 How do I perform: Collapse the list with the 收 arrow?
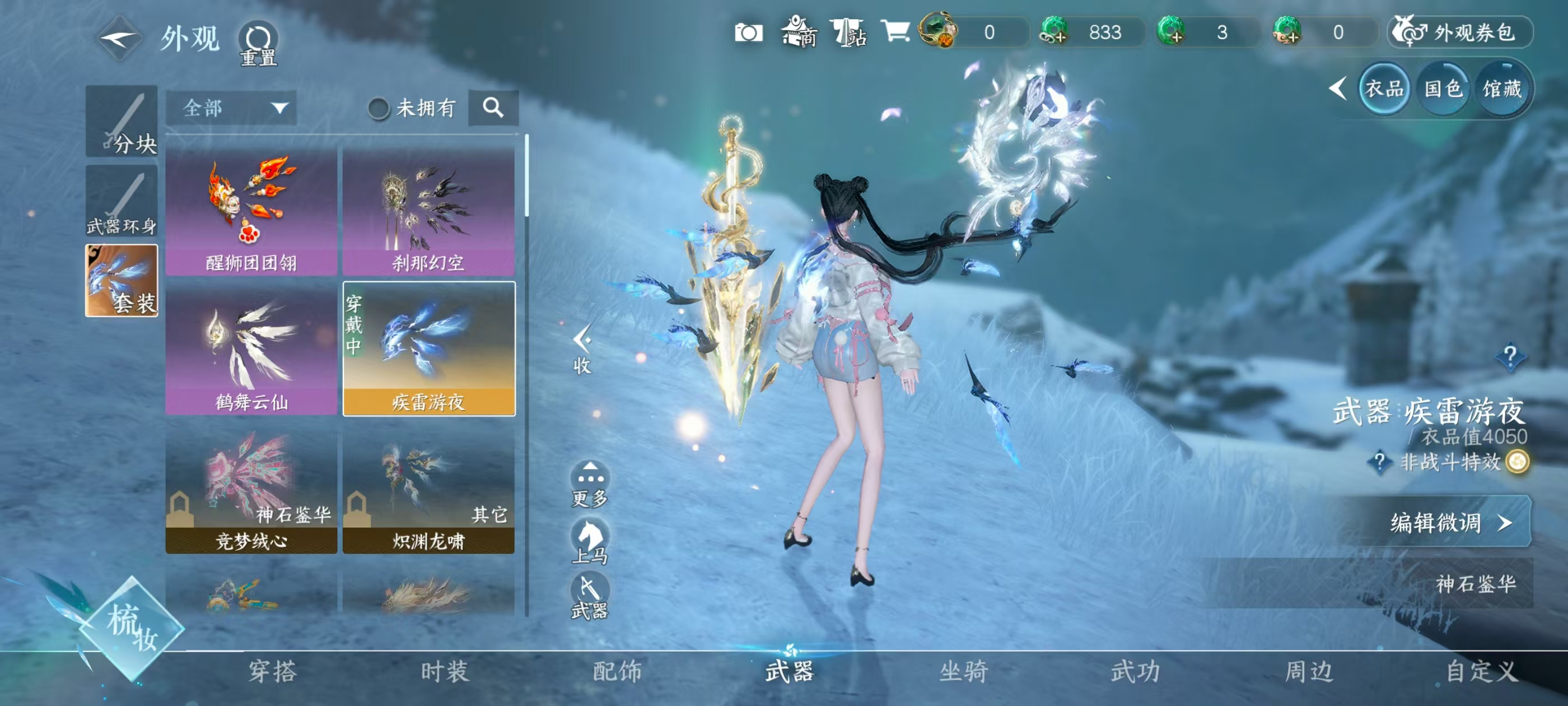click(582, 349)
